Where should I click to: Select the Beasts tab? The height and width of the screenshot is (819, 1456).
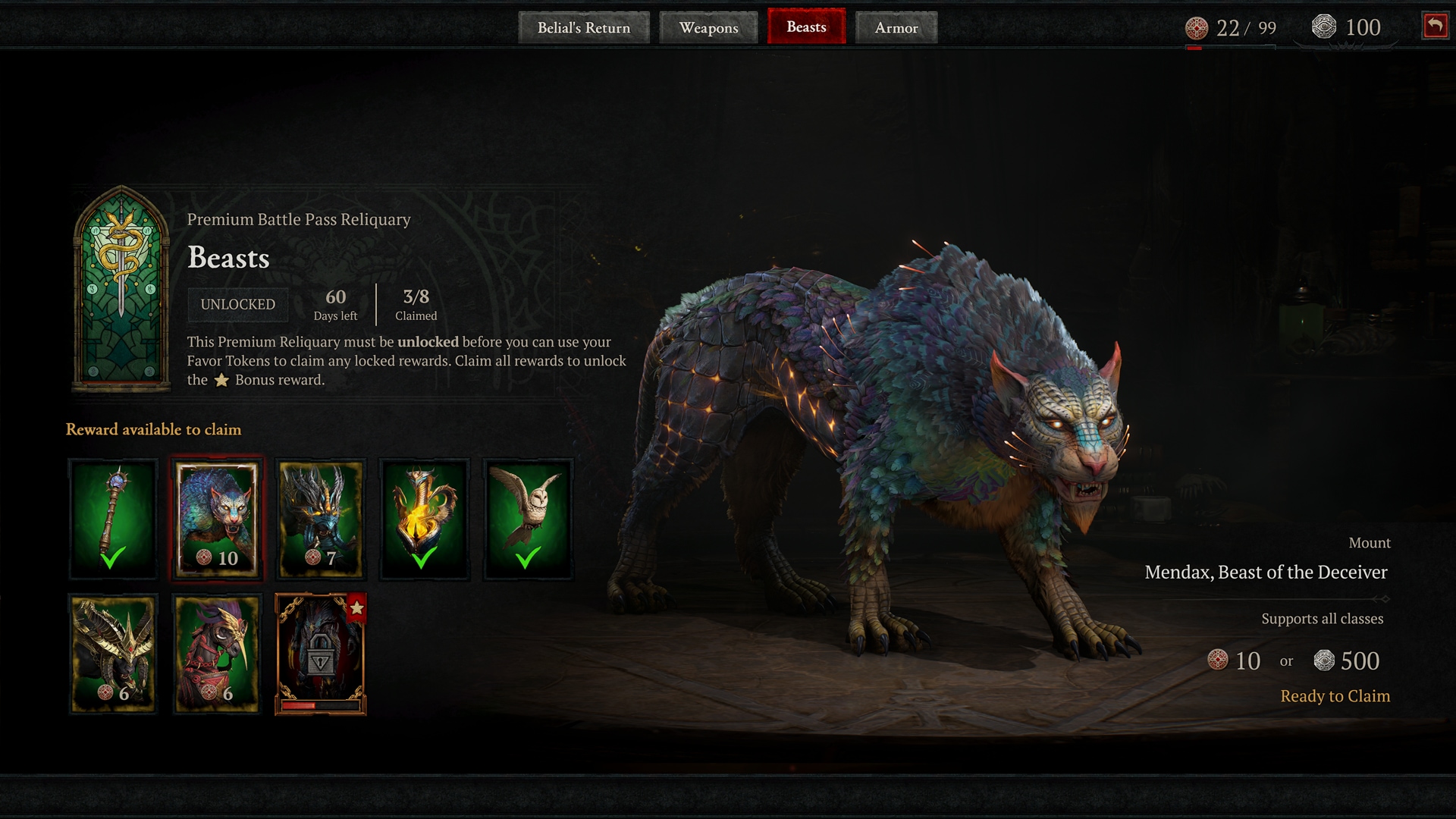[806, 27]
